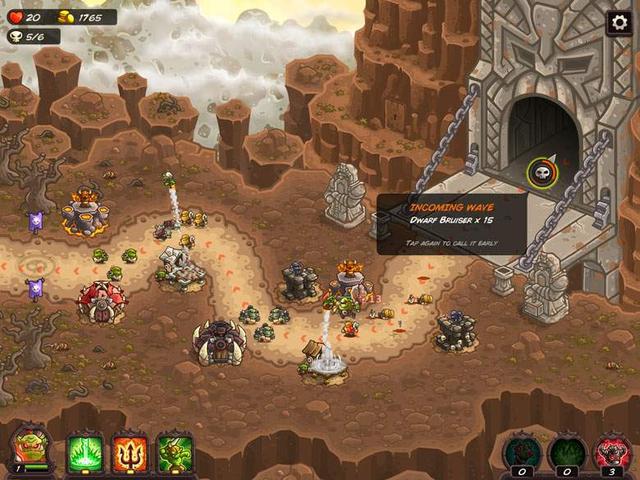Select the orc hero portrait

30,448
